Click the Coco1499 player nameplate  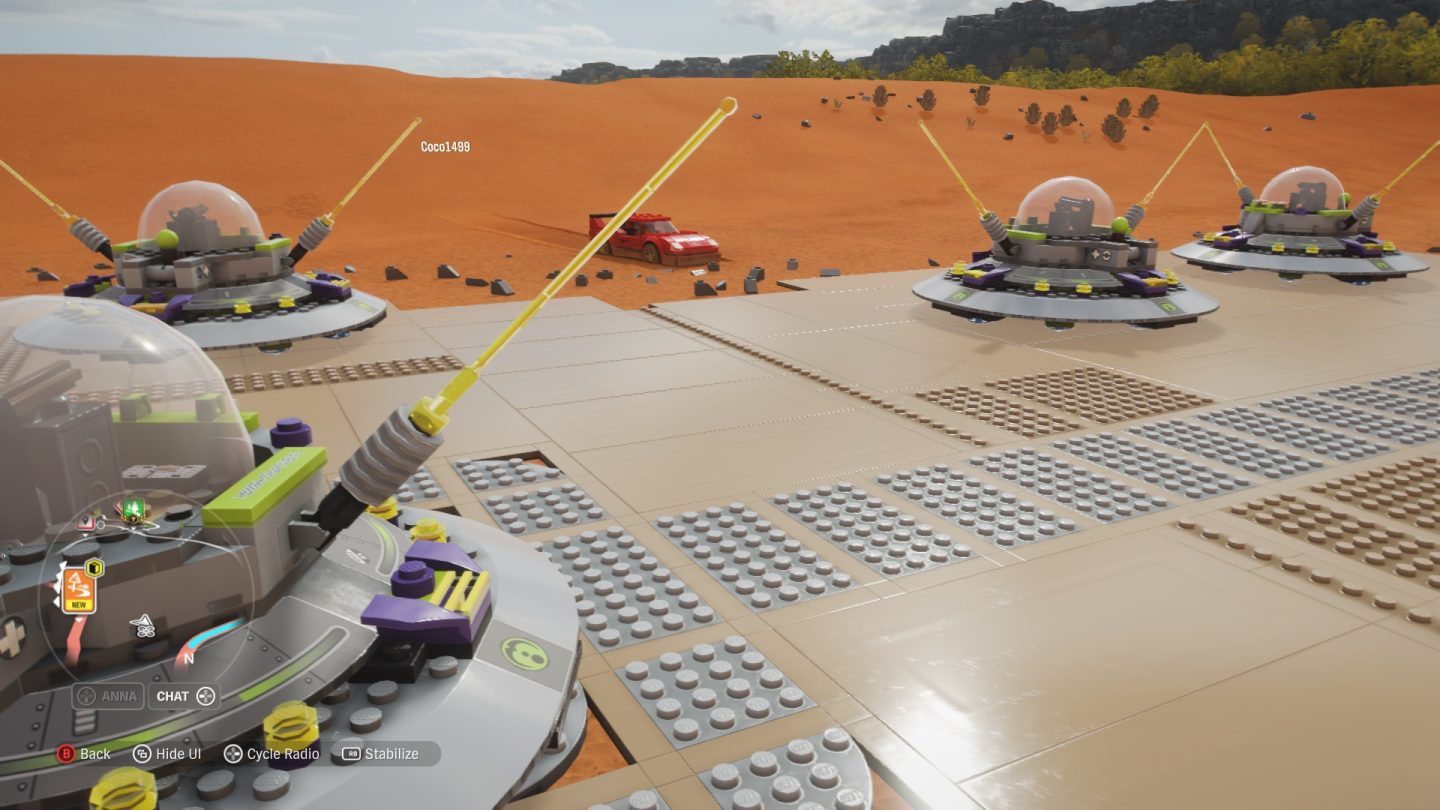coord(444,146)
